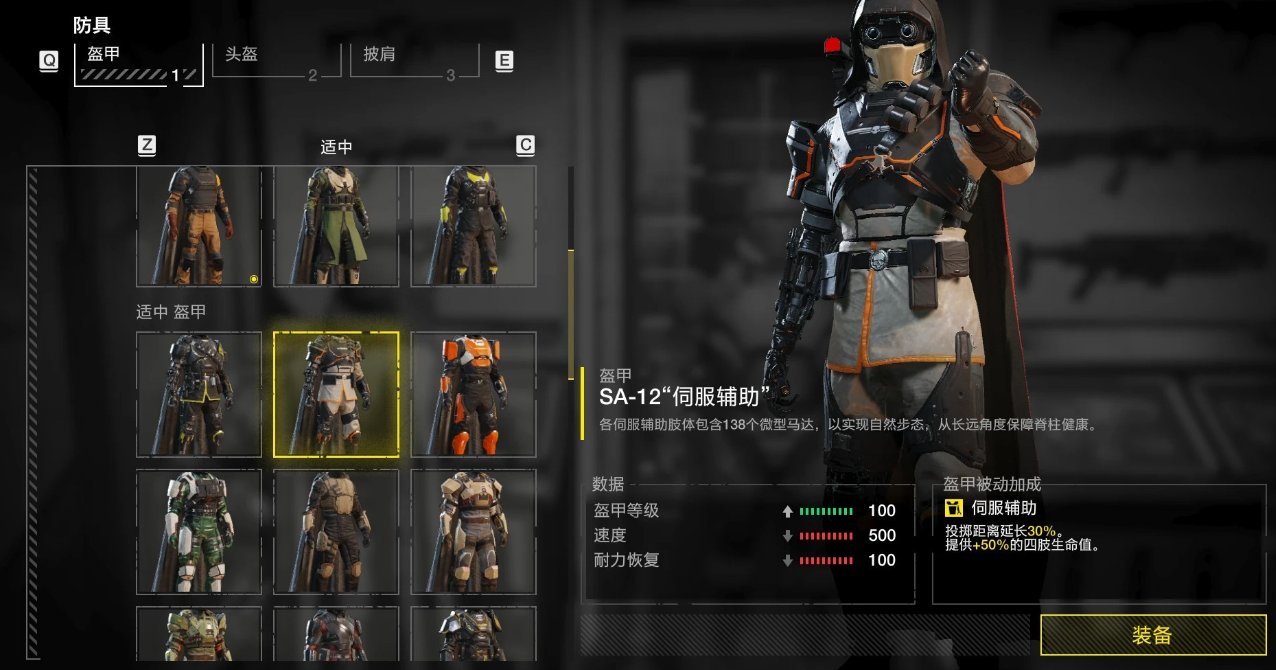
Task: Choose the highlighted SA-12 armor thumbnail
Action: pos(336,394)
